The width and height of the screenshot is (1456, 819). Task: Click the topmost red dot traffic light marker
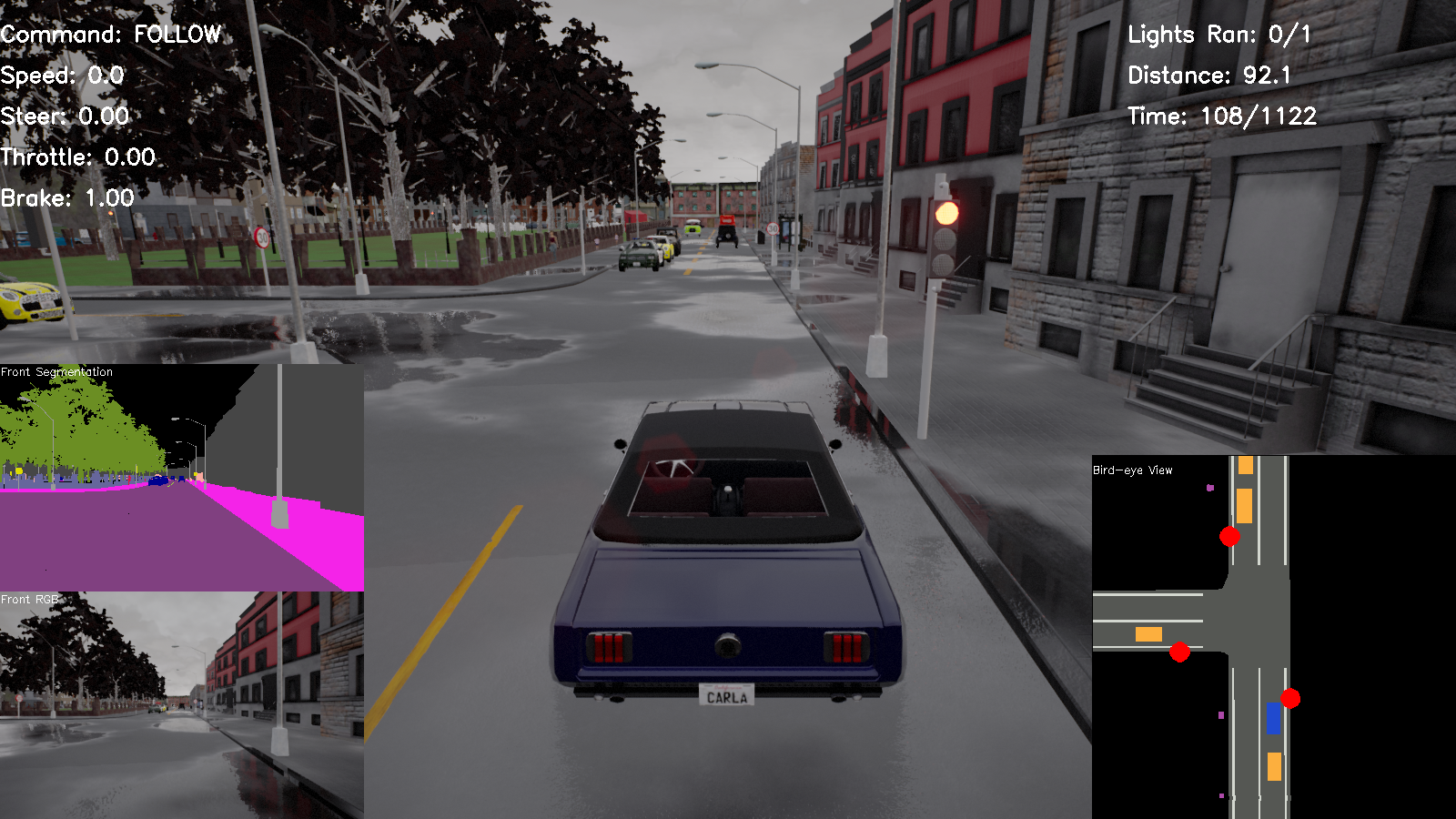point(1228,537)
